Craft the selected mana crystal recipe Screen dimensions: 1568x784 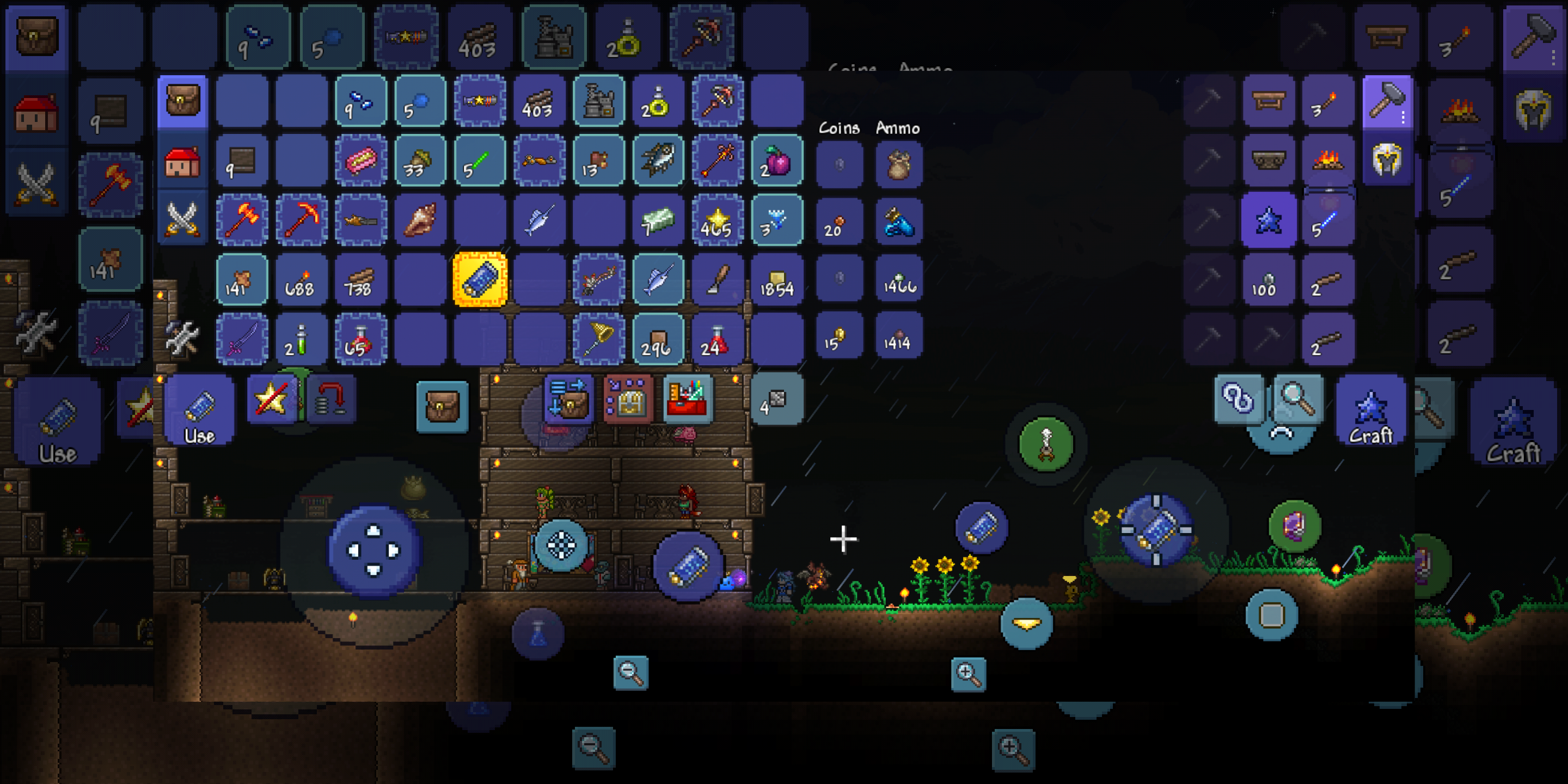pos(1371,409)
